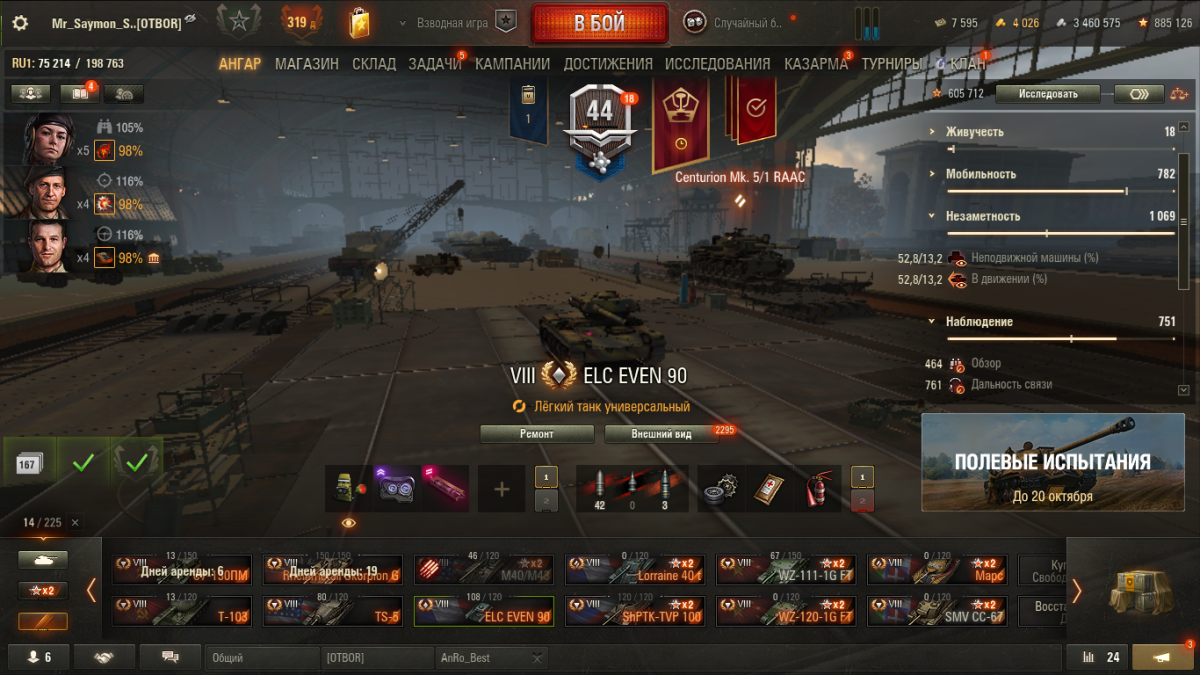Screen dimensions: 1200x675
Task: Go to the ИССЛЕДОВАНИЯ tab
Action: click(x=717, y=64)
